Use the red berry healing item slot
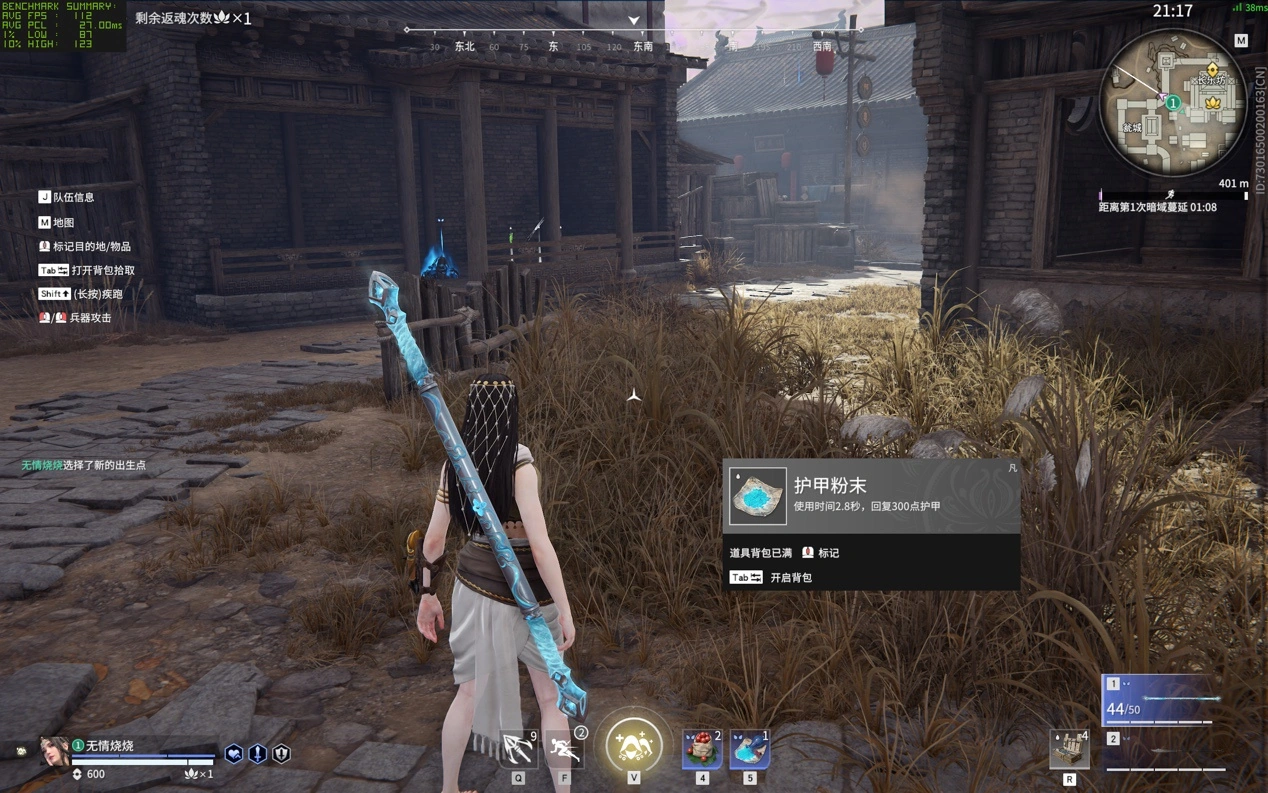This screenshot has height=793, width=1268. (x=702, y=748)
